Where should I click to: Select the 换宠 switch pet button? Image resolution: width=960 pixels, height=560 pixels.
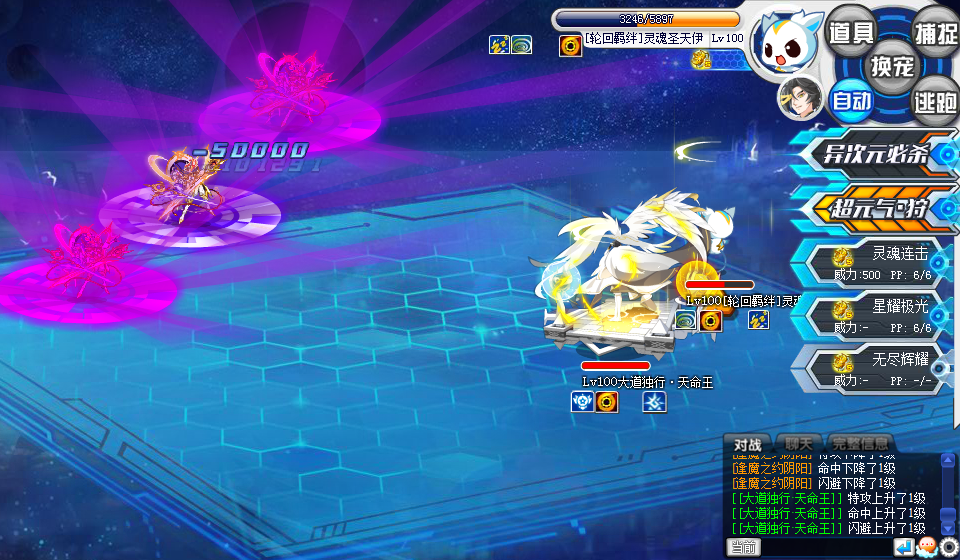pos(892,66)
